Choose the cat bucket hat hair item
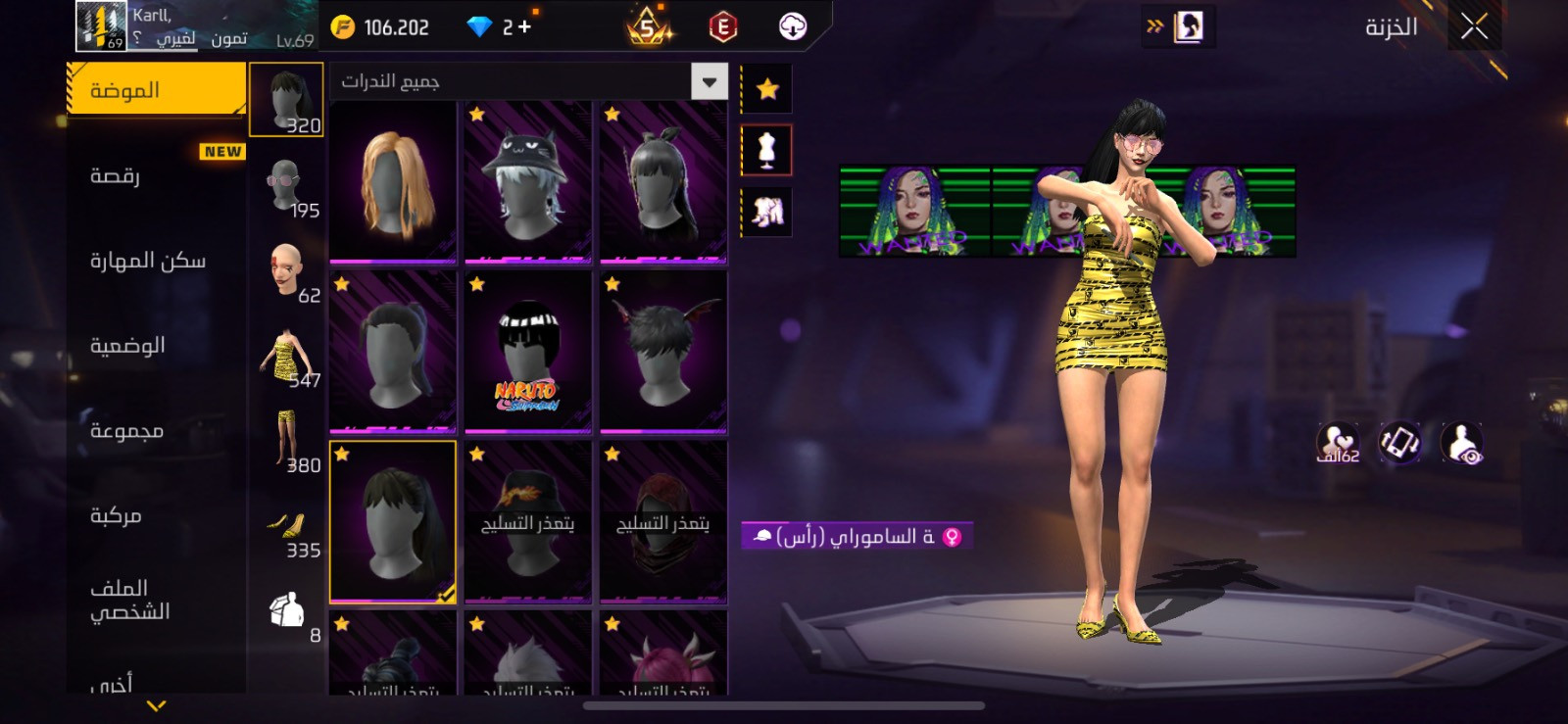The height and width of the screenshot is (724, 1568). click(x=528, y=182)
